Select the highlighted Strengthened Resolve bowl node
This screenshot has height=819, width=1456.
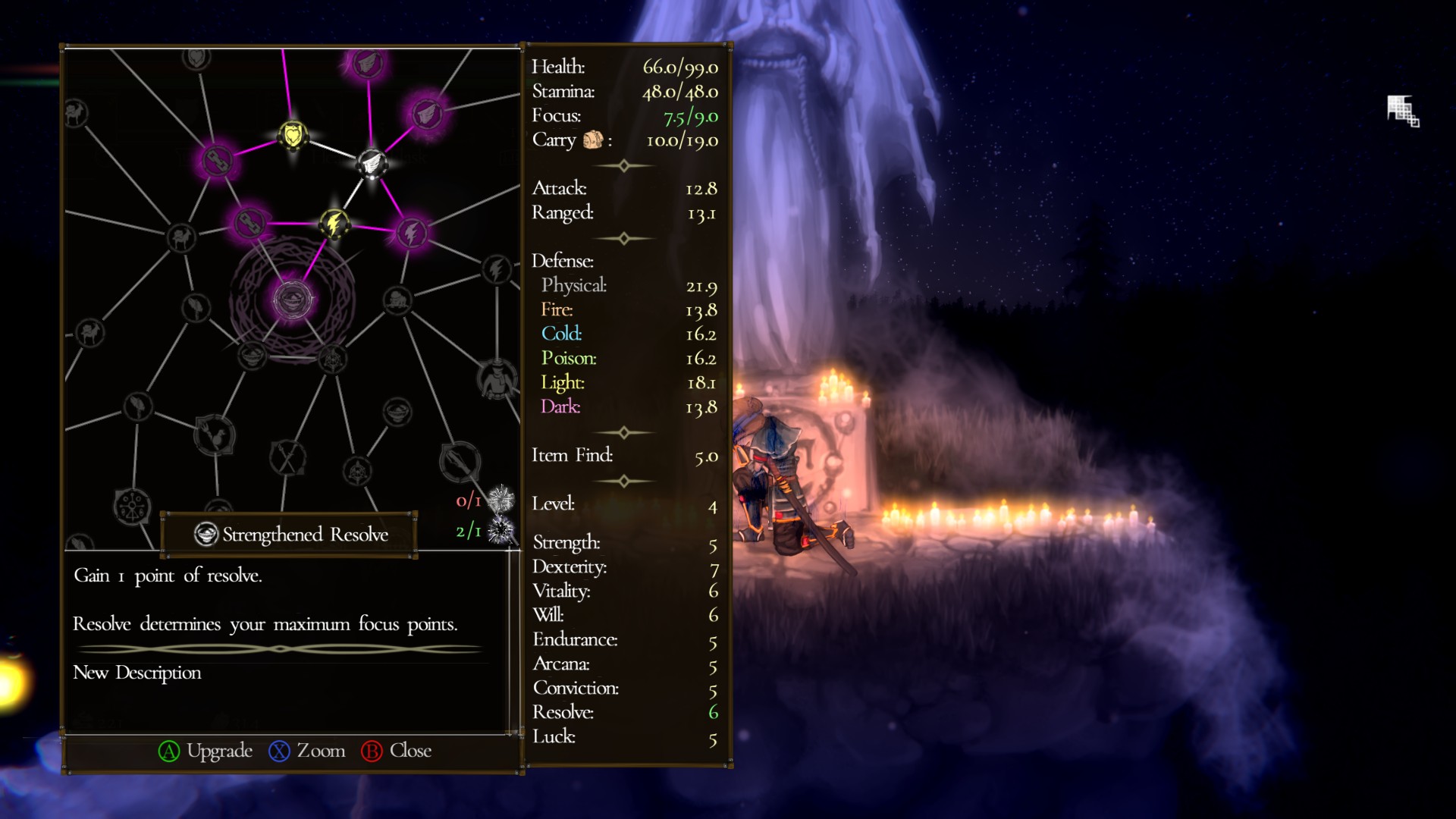coord(292,300)
